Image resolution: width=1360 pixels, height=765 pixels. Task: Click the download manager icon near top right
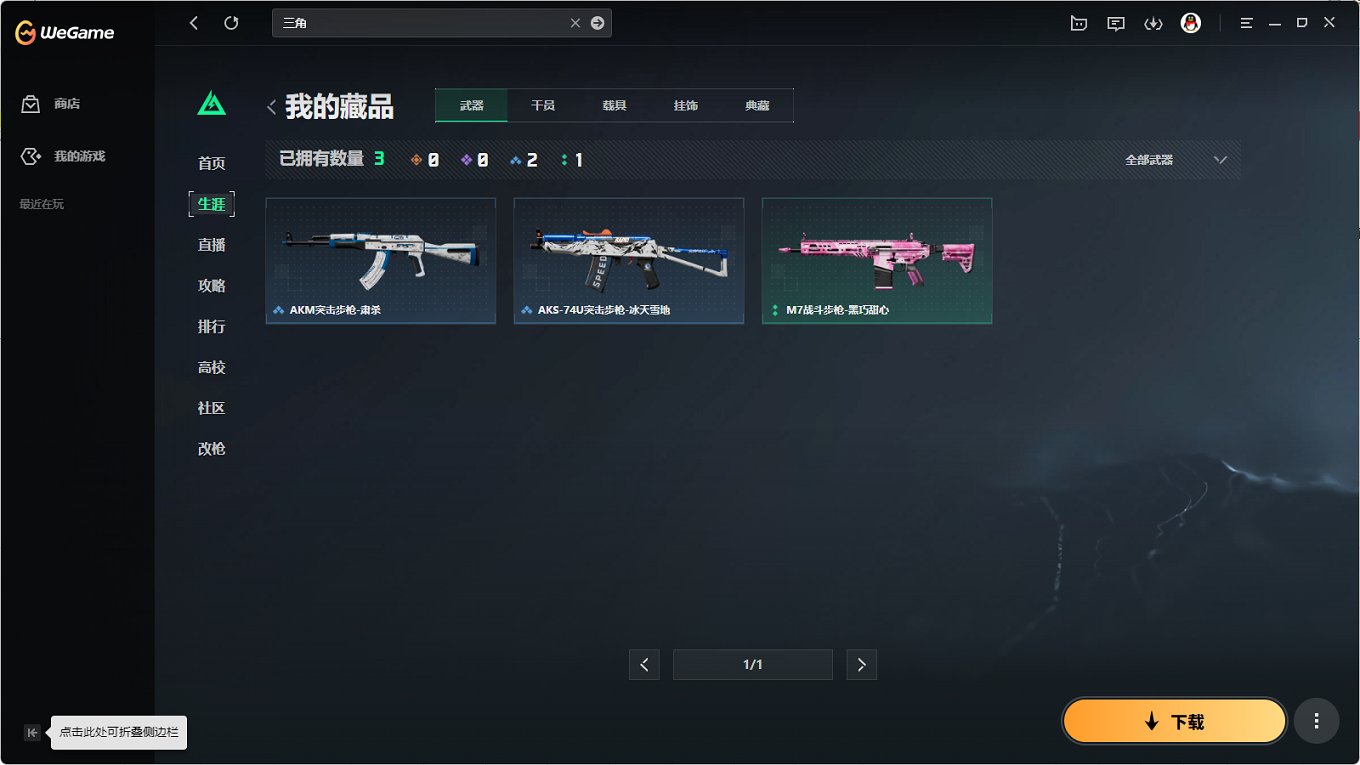[1153, 22]
